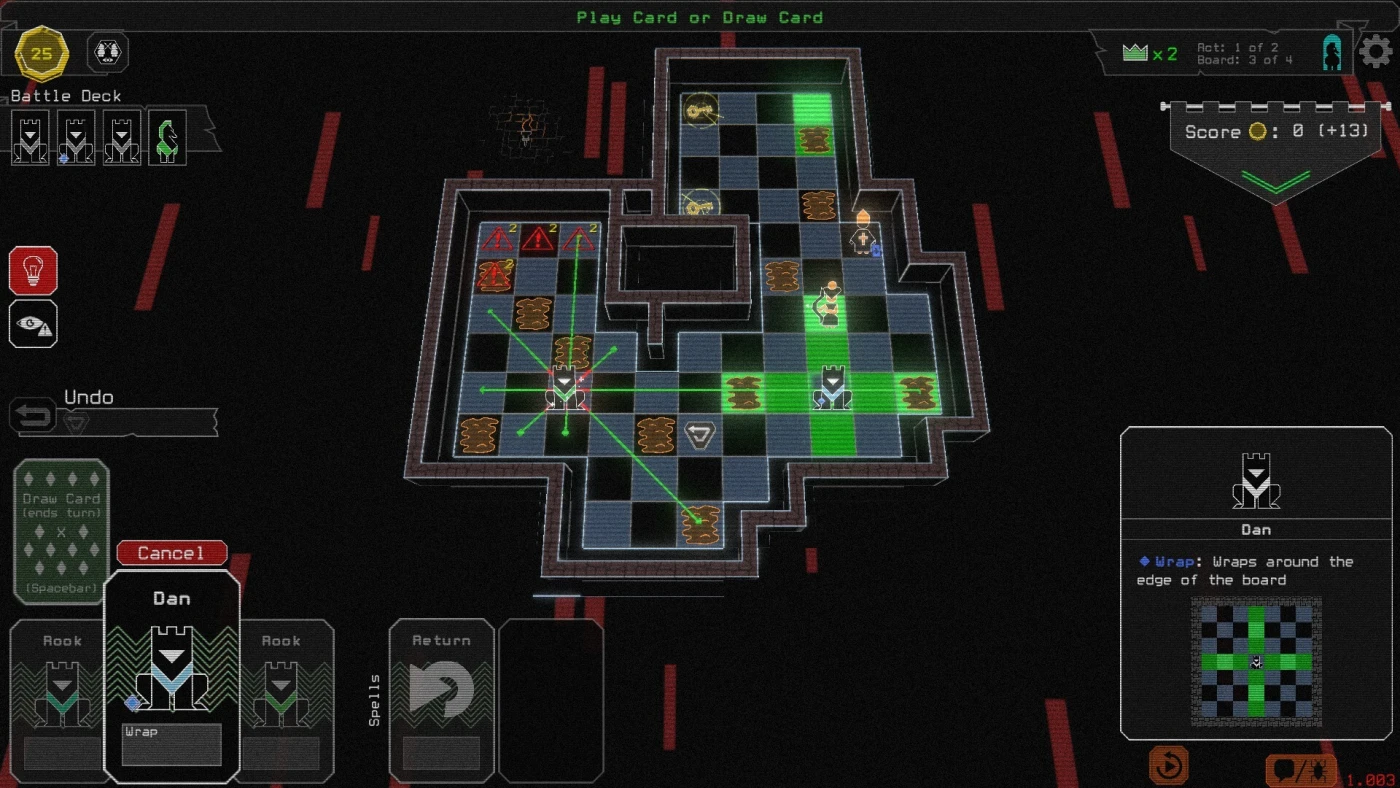Click the orange replay arrow button

pyautogui.click(x=1168, y=766)
